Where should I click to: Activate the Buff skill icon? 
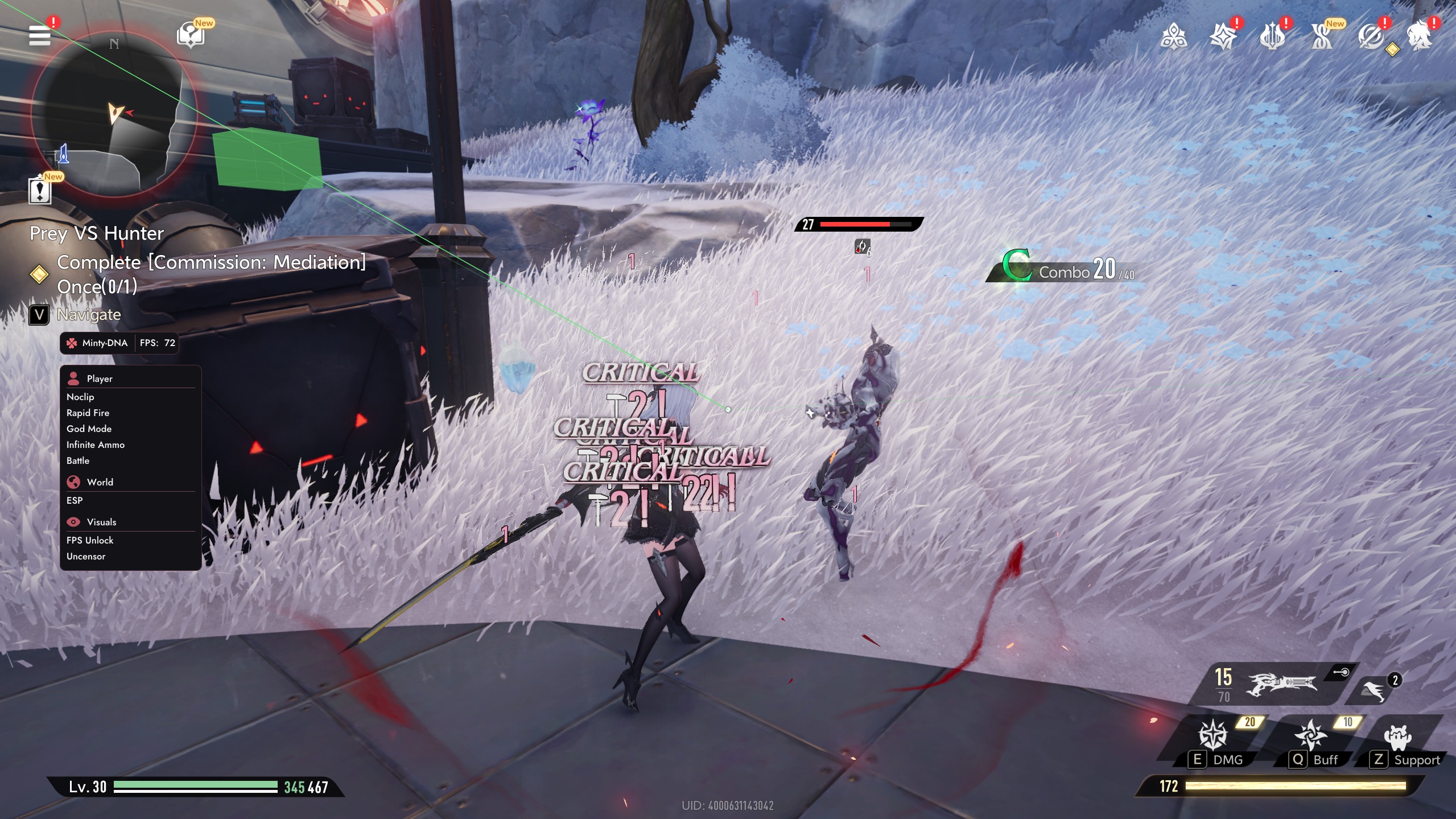1311,734
